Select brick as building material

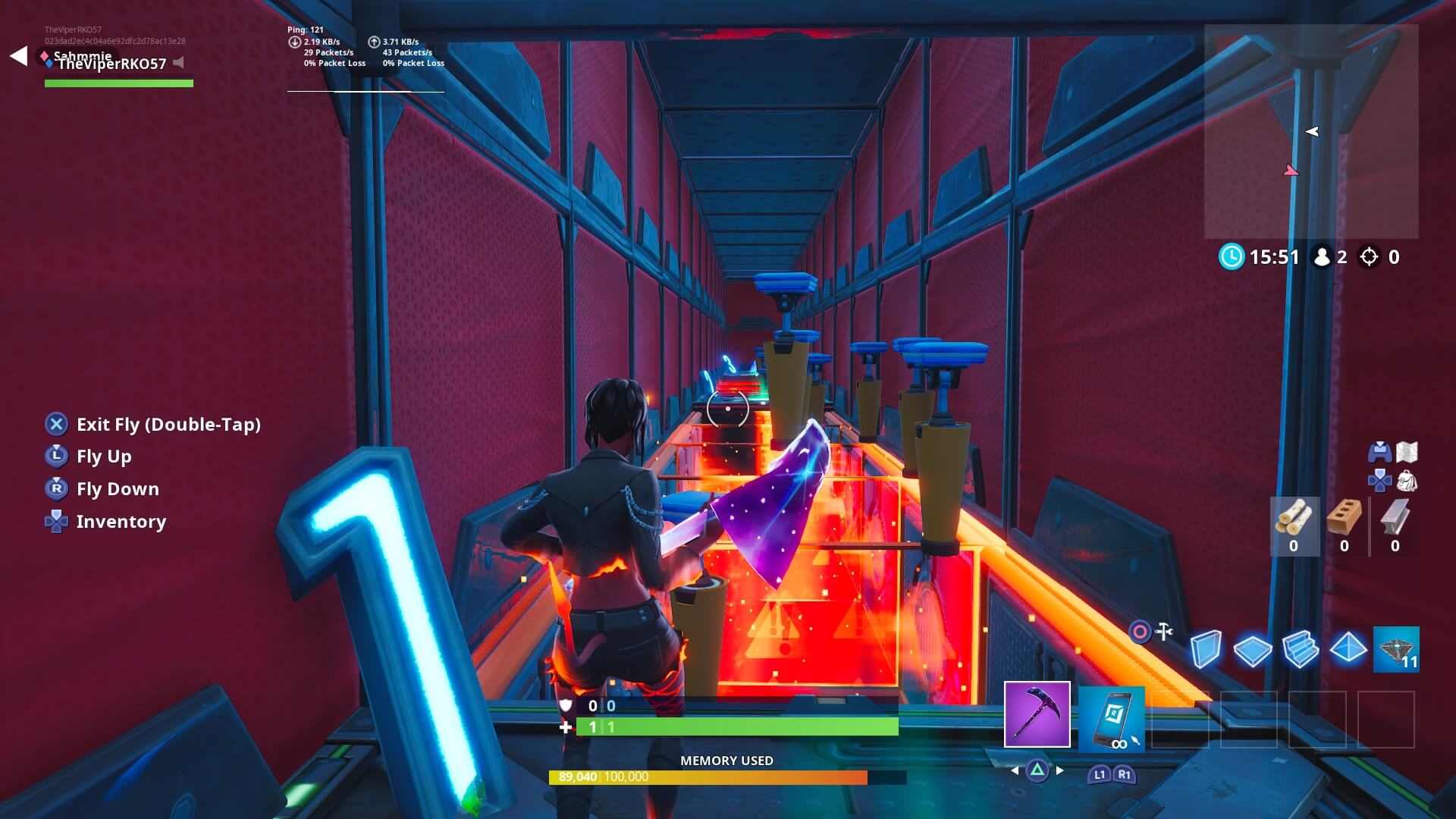pos(1344,526)
